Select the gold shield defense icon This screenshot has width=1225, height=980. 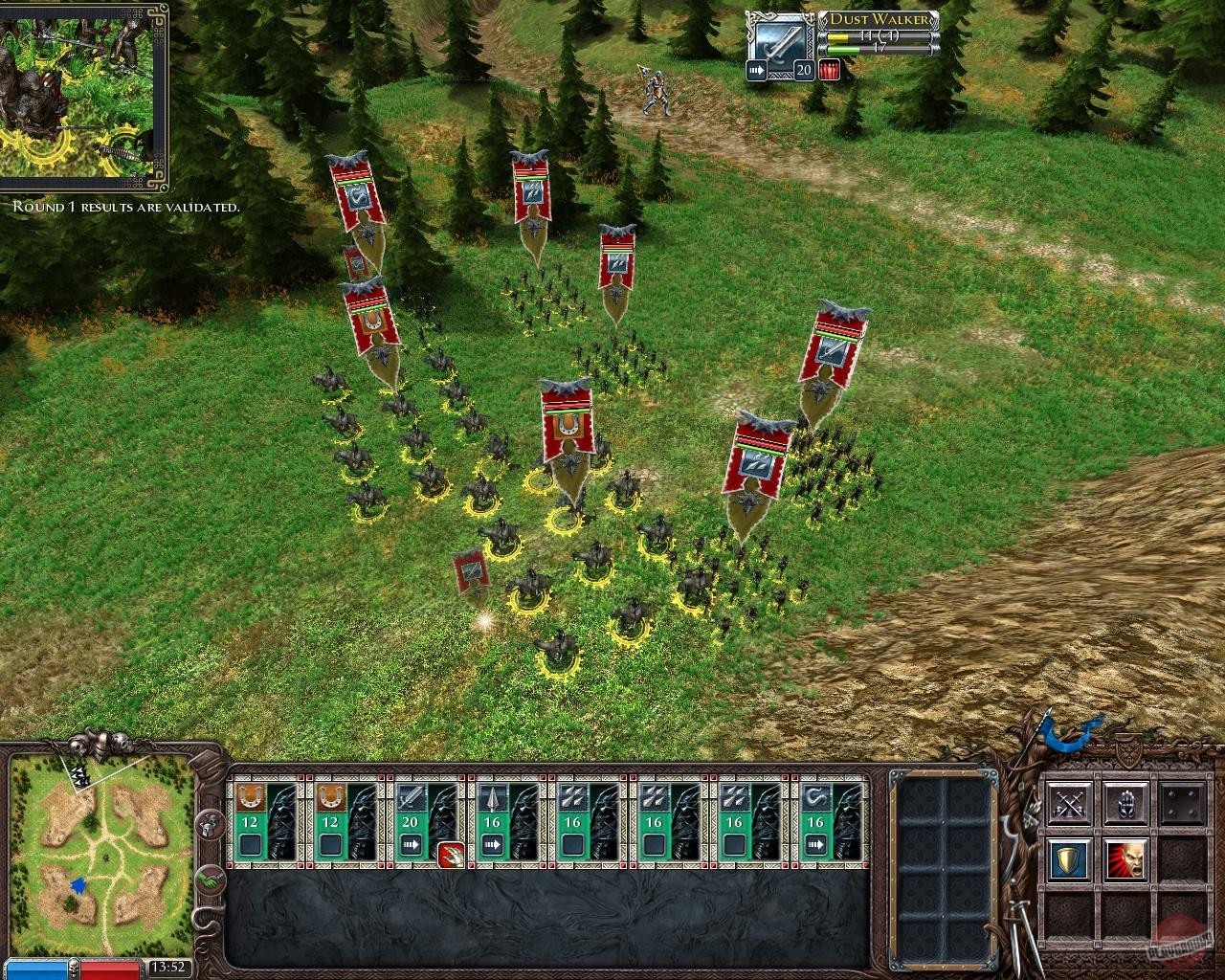(x=1069, y=857)
